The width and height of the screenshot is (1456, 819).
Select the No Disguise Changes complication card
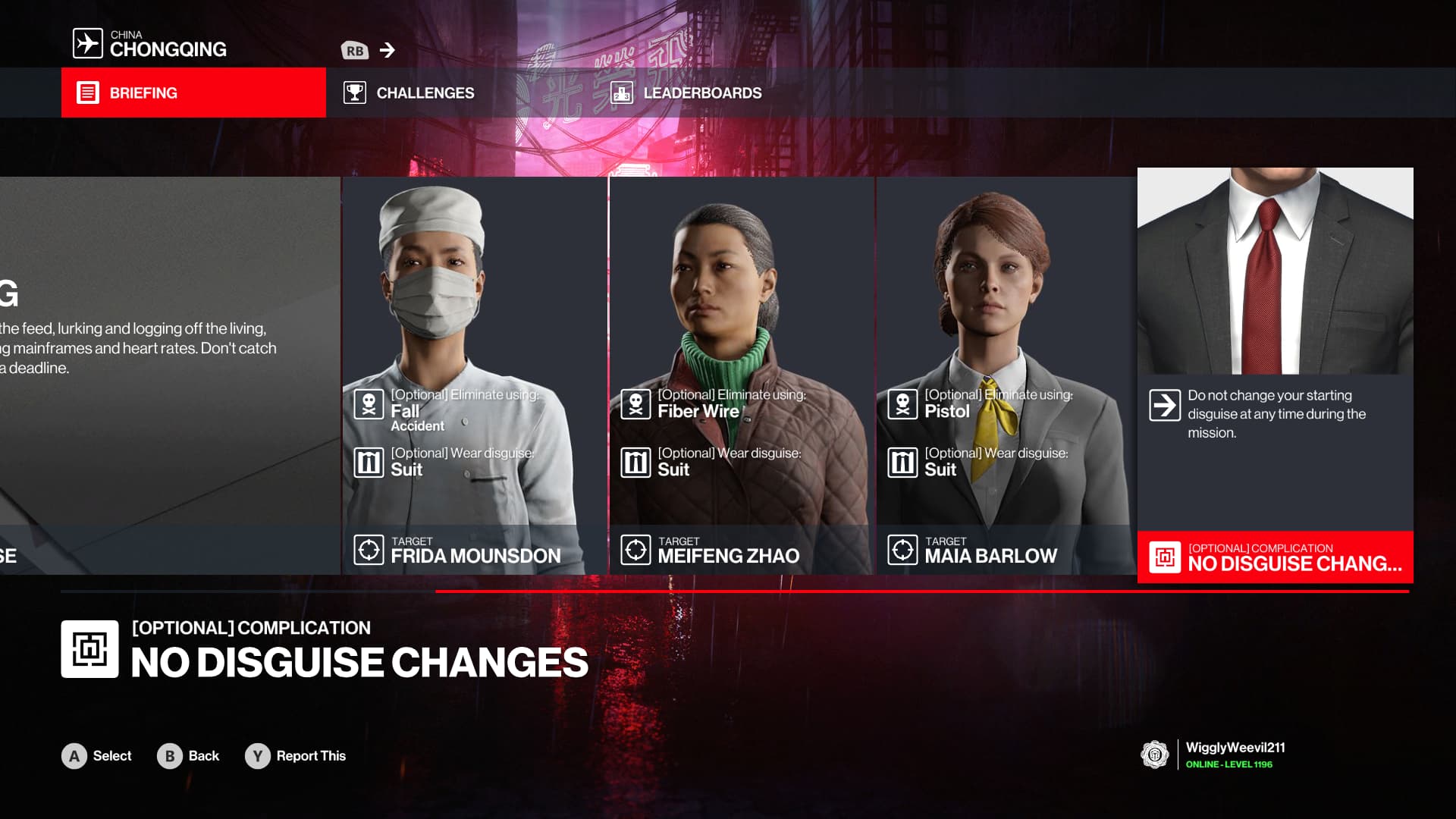pyautogui.click(x=1275, y=375)
